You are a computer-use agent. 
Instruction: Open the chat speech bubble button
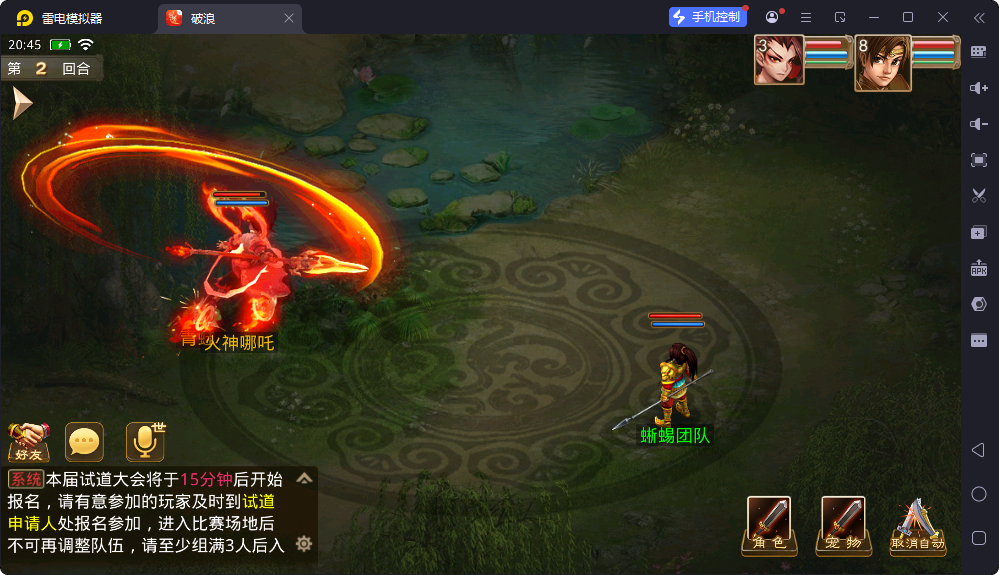click(x=84, y=441)
